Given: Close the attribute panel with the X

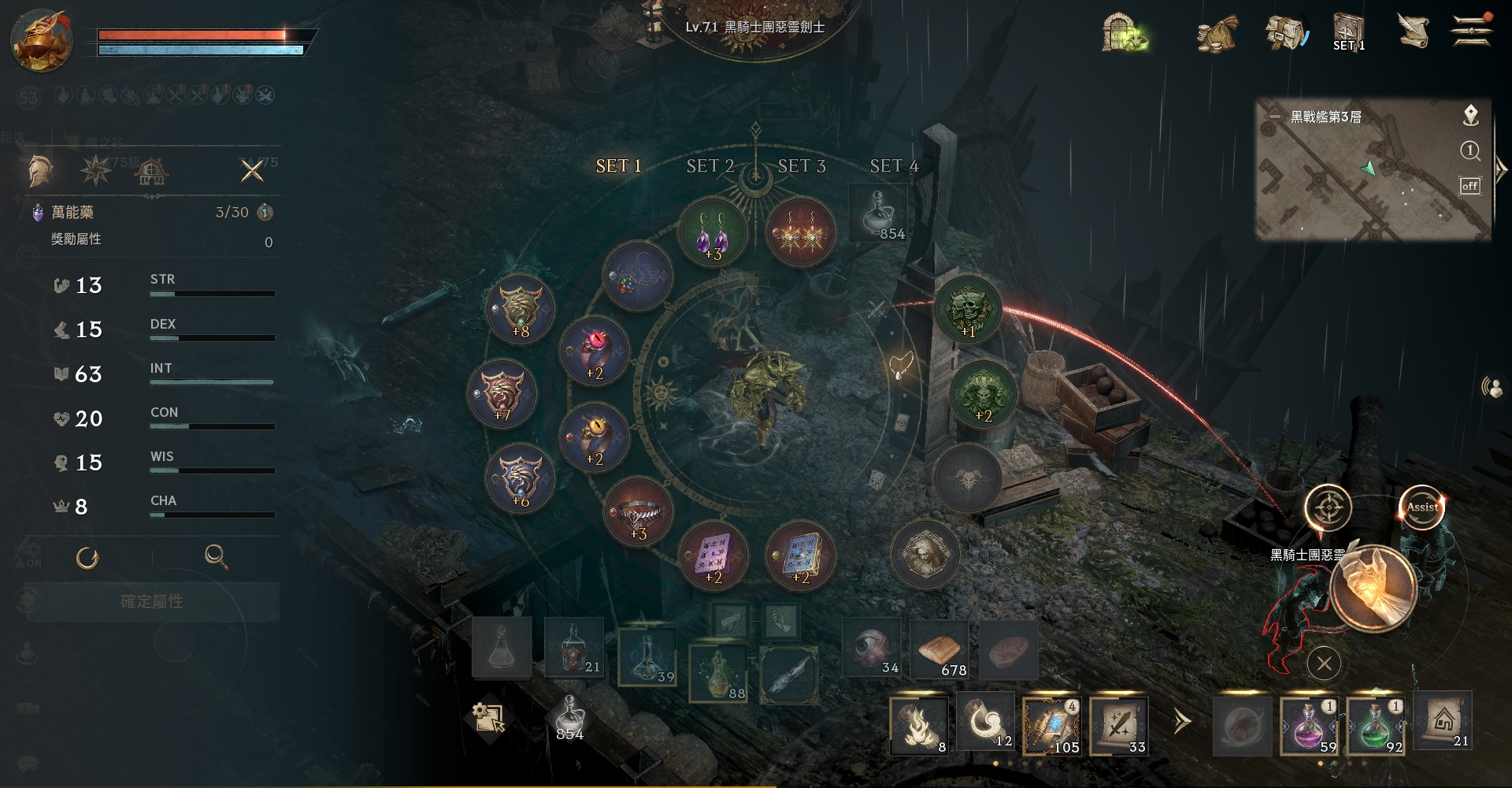Looking at the screenshot, I should (252, 170).
